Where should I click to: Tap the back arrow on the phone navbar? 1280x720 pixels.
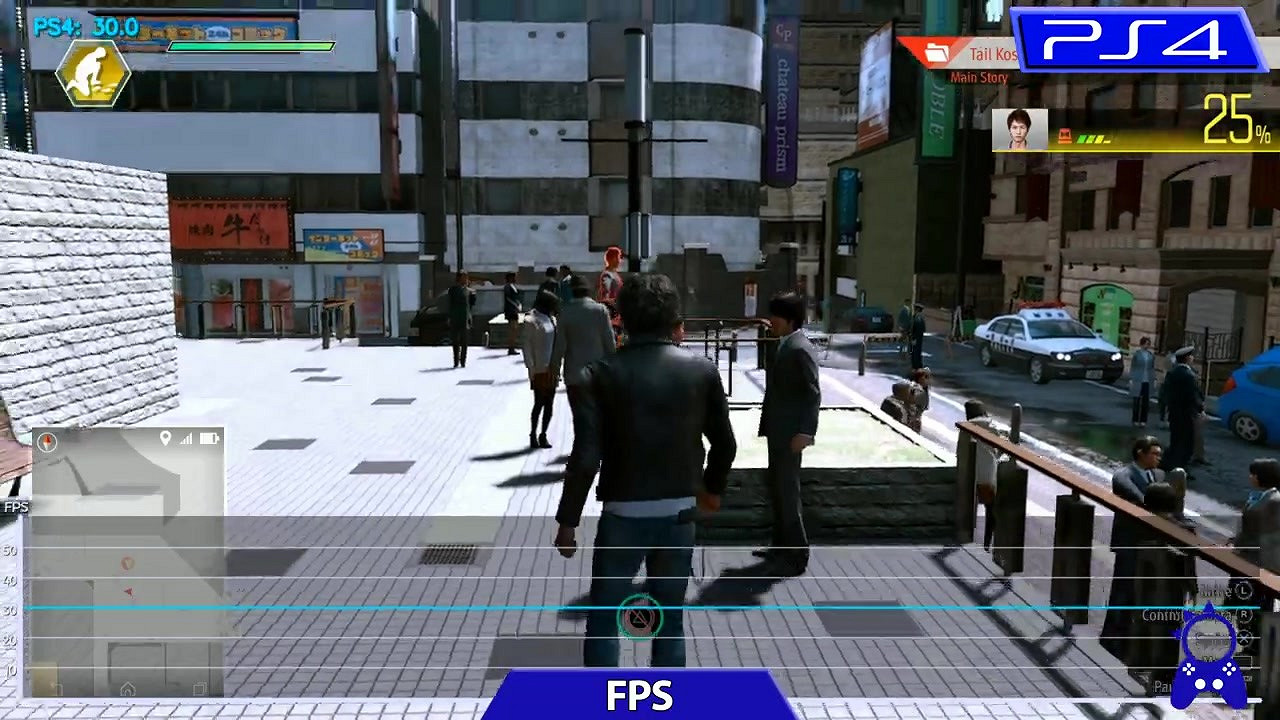tap(53, 686)
